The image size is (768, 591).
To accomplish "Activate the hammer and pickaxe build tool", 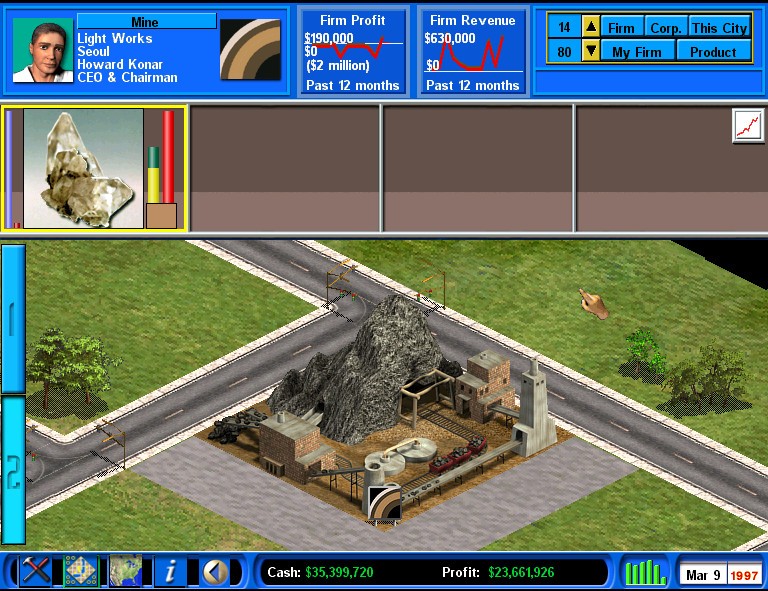I will point(37,571).
